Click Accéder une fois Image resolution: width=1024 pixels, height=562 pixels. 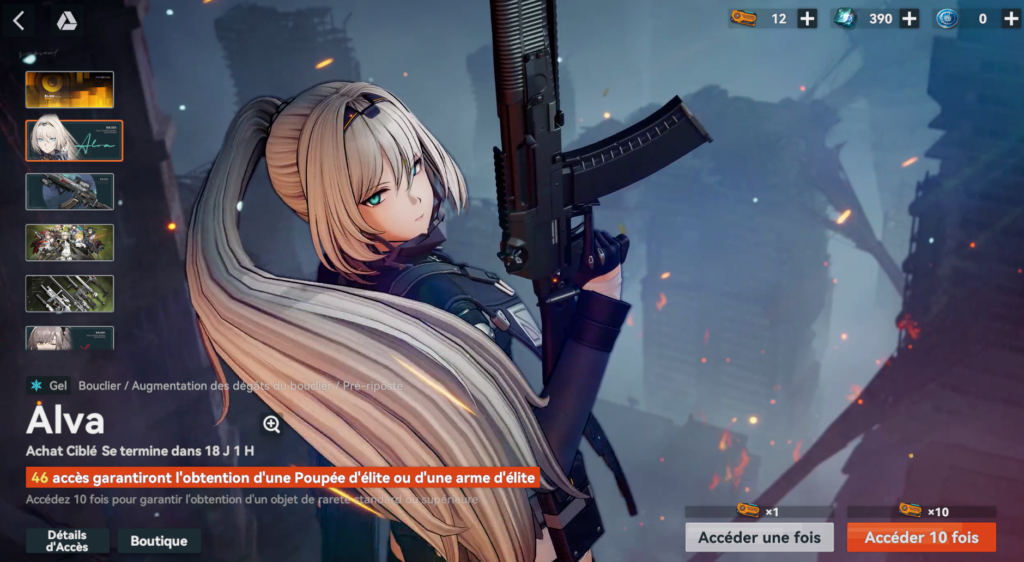pos(759,537)
